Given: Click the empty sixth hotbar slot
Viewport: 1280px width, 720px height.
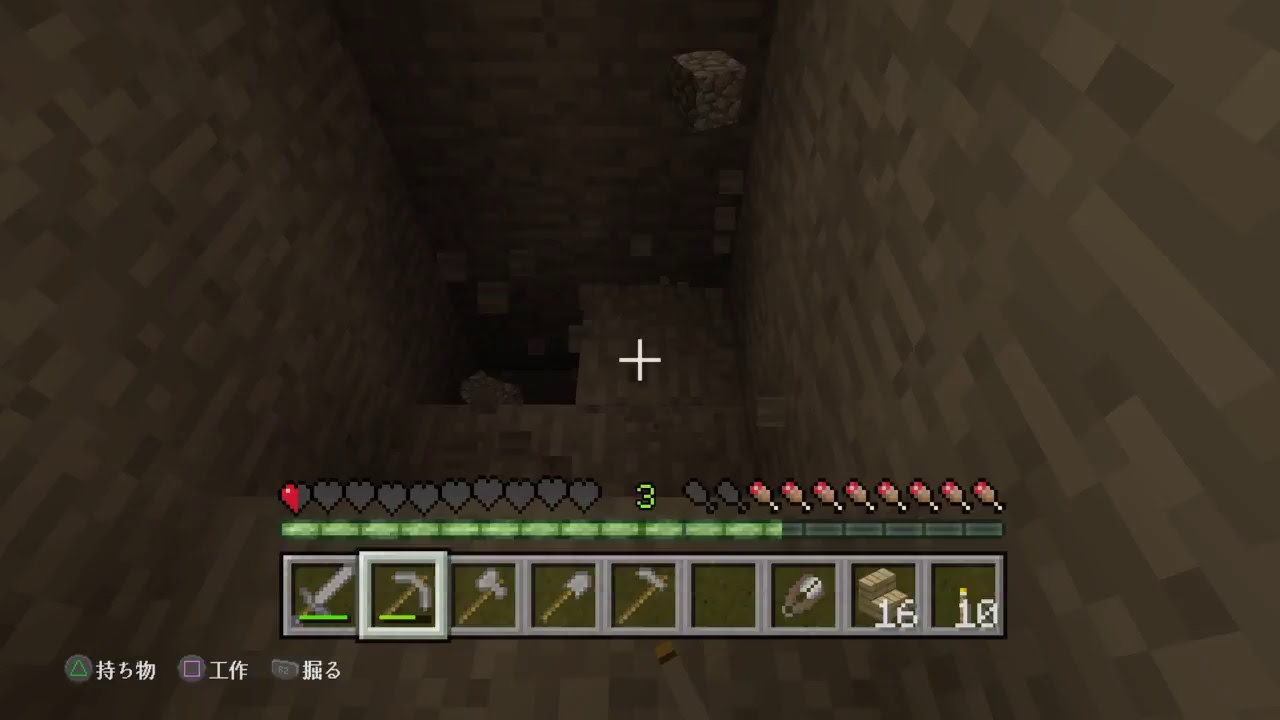Looking at the screenshot, I should pos(724,595).
